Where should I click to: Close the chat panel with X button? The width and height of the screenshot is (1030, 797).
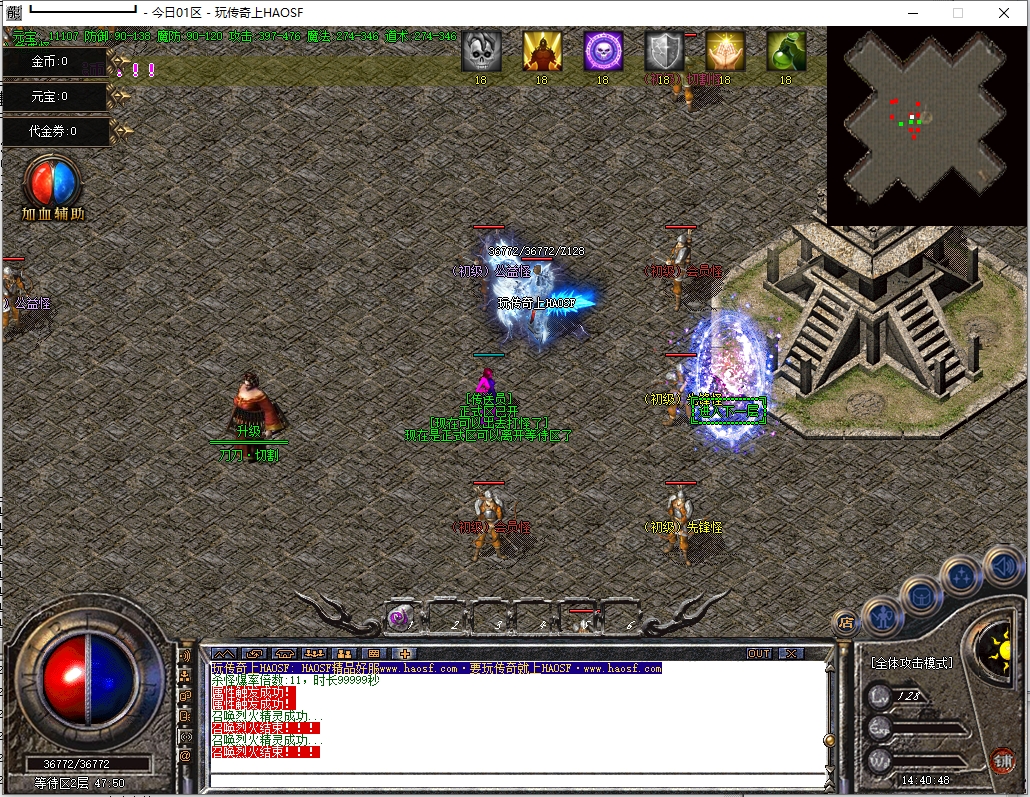[x=790, y=654]
